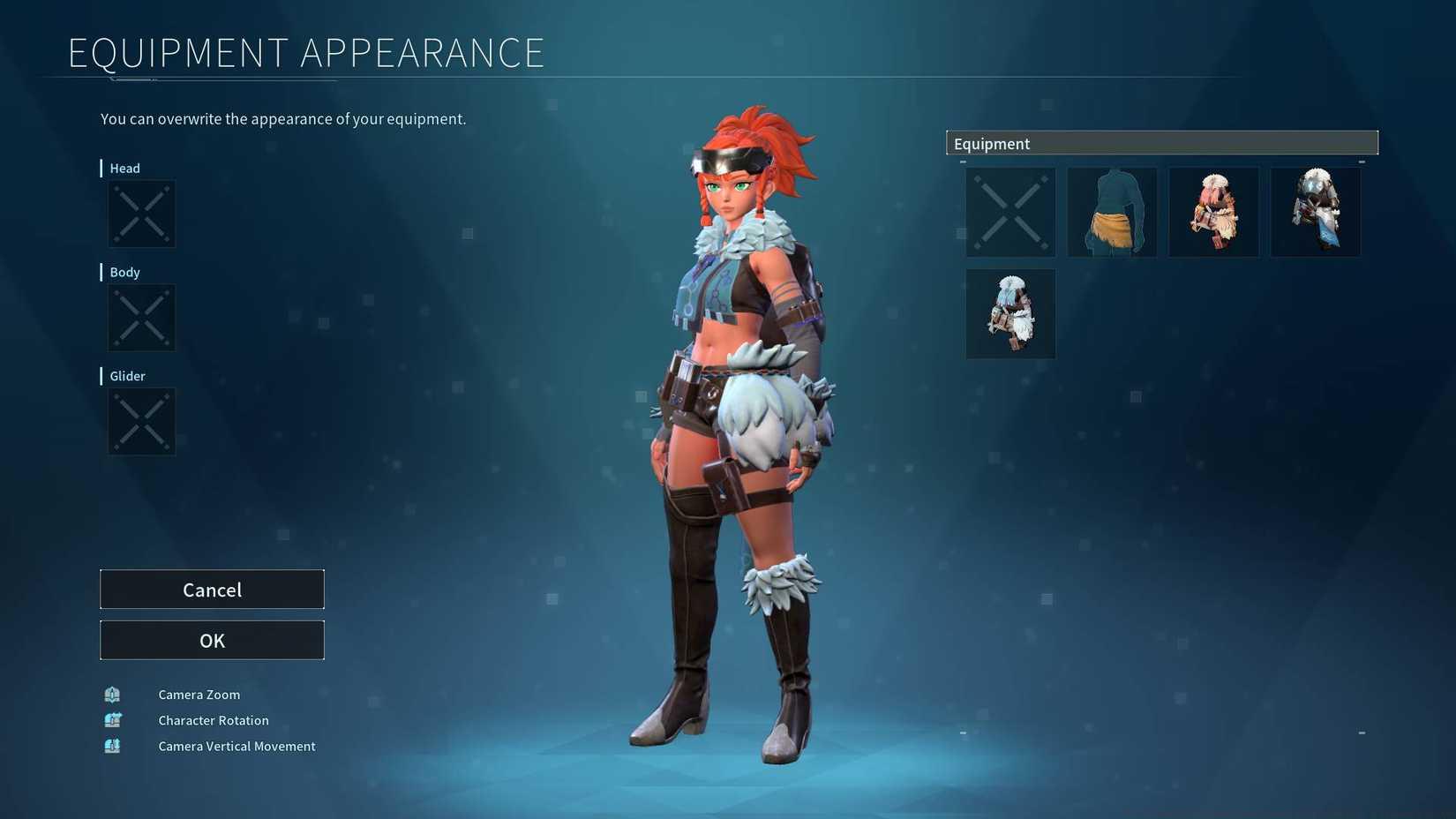Viewport: 1456px width, 819px height.
Task: Choose the white hooded fur armor icon
Action: click(x=1316, y=212)
